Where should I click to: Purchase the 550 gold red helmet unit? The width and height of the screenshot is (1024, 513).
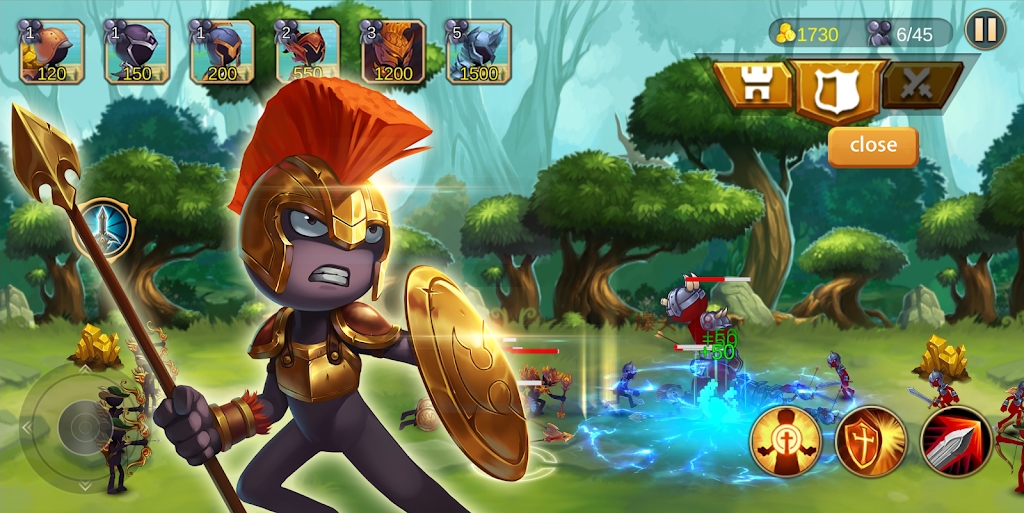pyautogui.click(x=308, y=51)
